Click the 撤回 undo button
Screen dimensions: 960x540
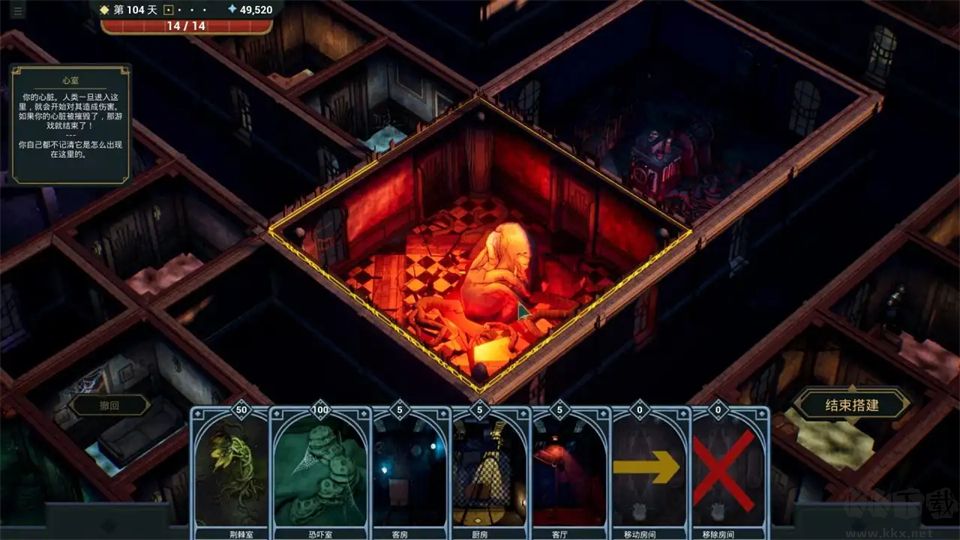109,405
